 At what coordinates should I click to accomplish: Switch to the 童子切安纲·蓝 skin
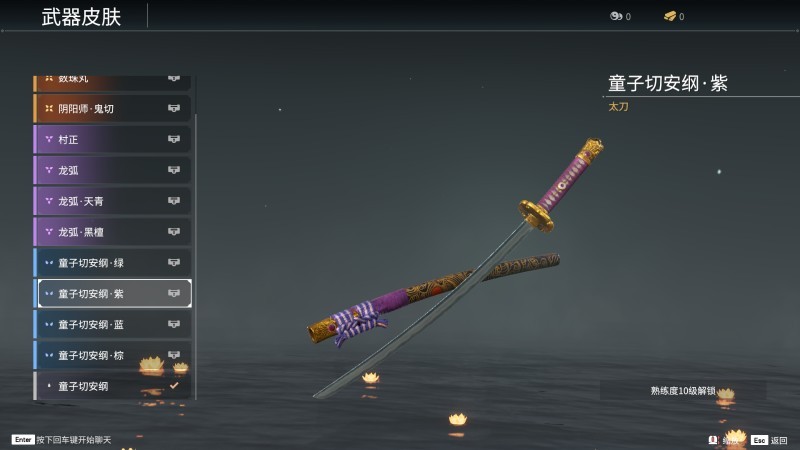pyautogui.click(x=112, y=325)
